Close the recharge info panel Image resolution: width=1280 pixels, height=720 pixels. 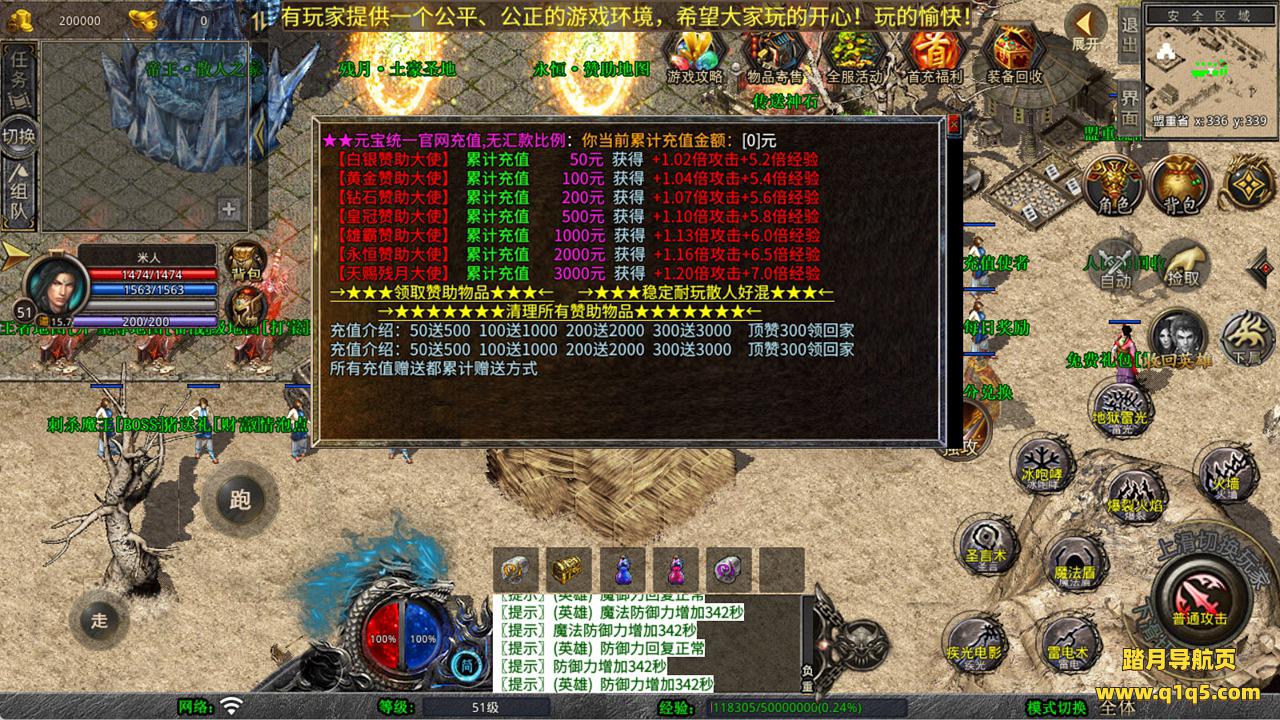pyautogui.click(x=953, y=125)
